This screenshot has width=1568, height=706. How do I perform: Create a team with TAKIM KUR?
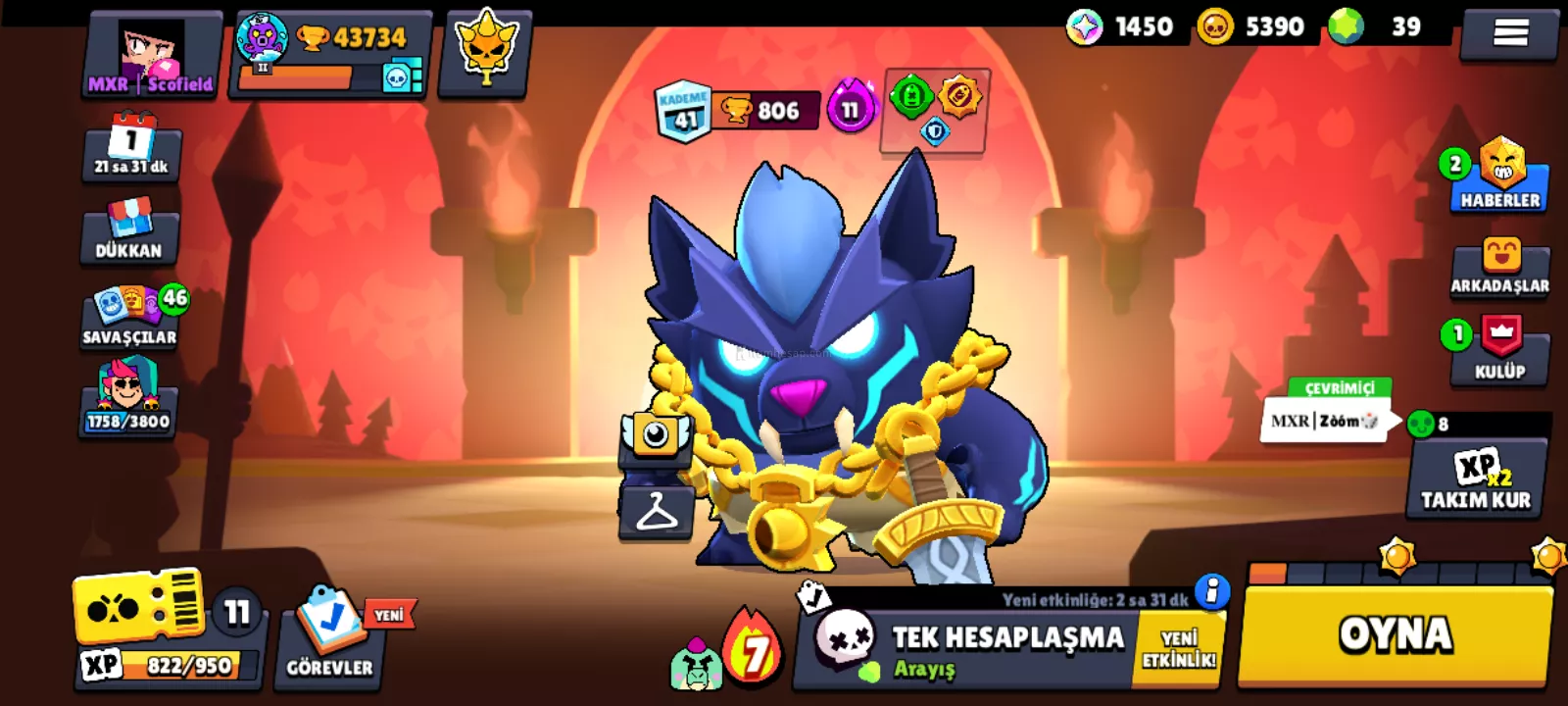point(1476,479)
